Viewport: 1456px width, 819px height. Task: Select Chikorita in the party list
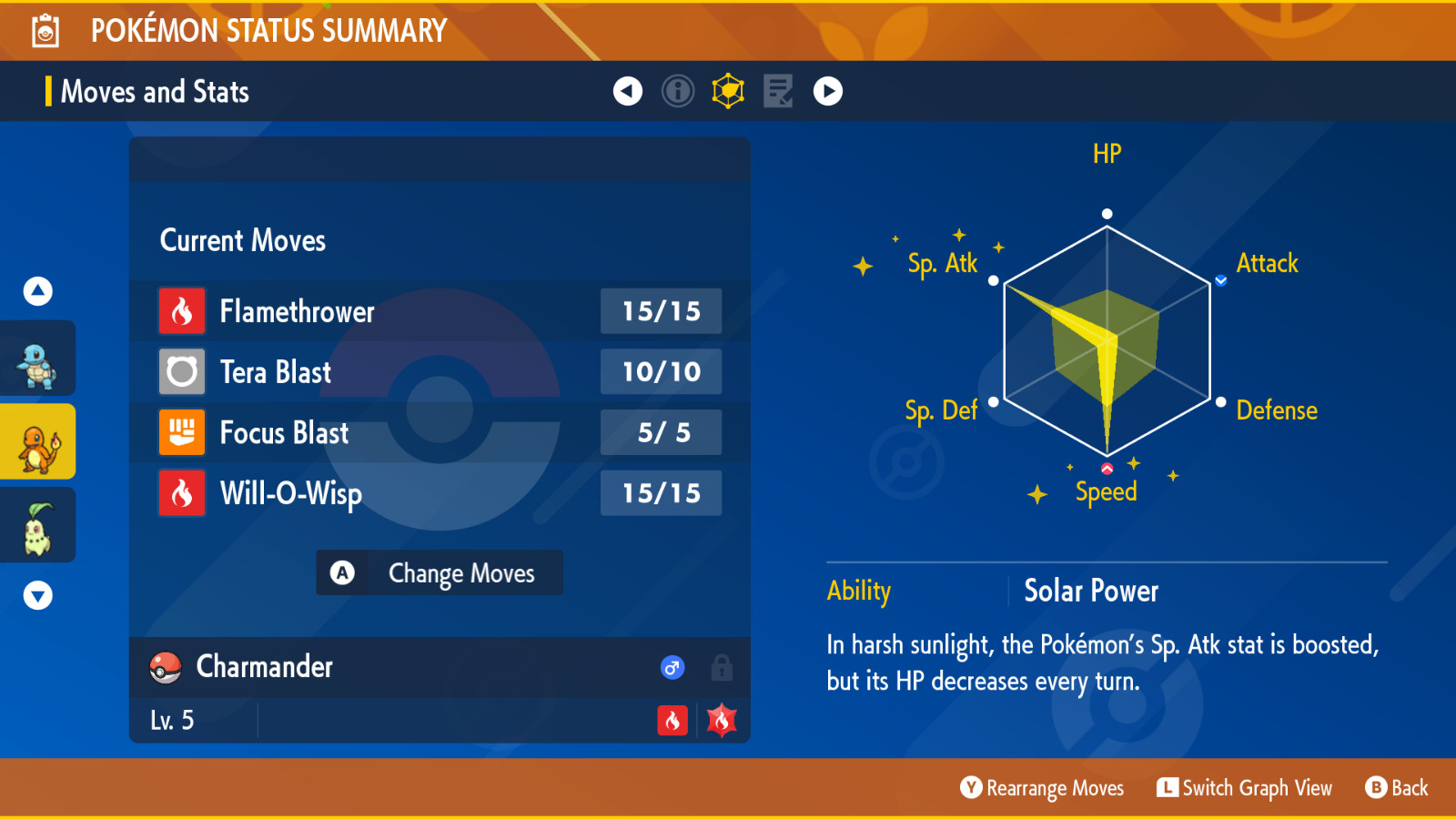point(37,525)
